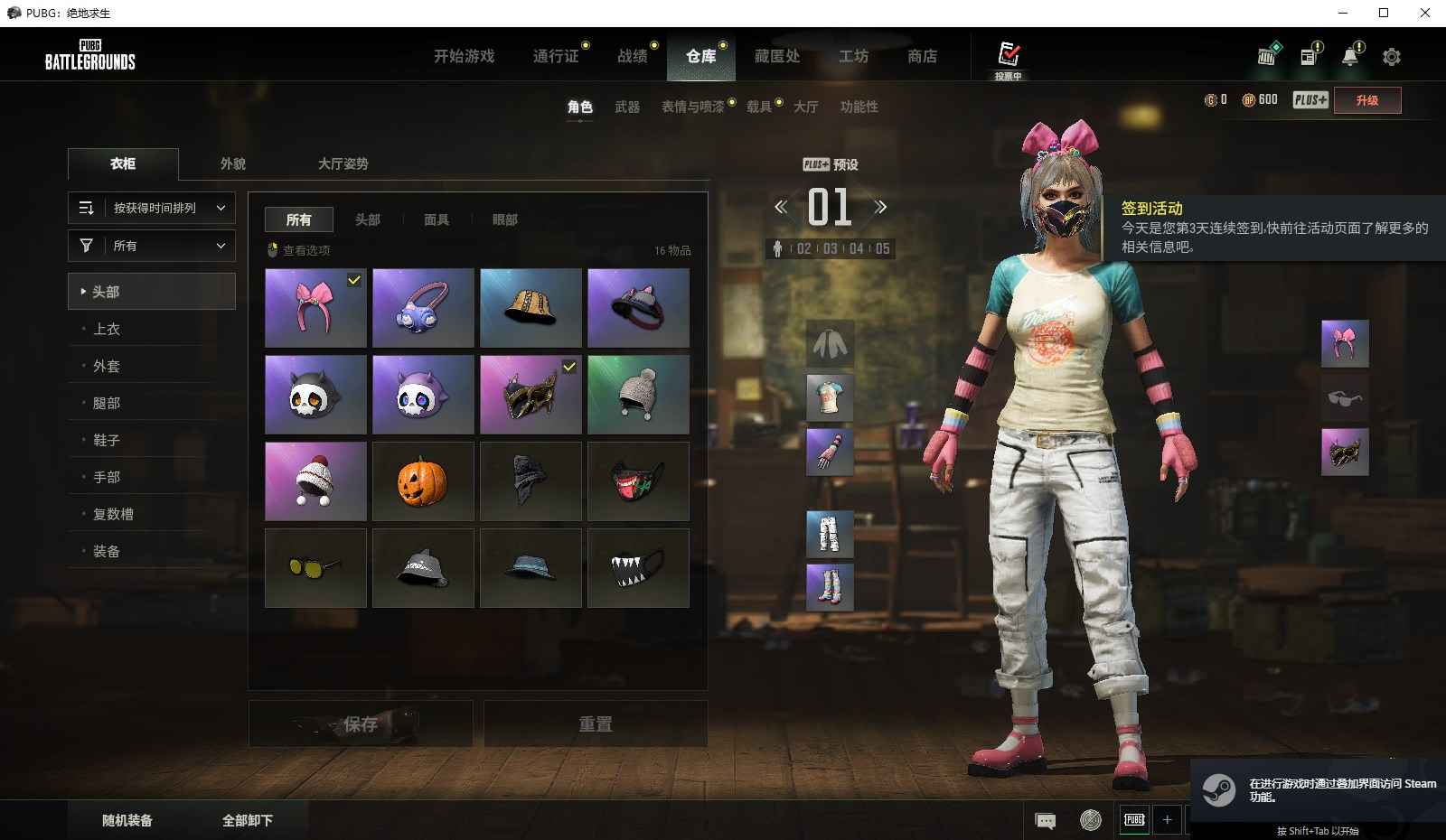The width and height of the screenshot is (1446, 840).
Task: Select the yellow sunglasses item
Action: (x=315, y=568)
